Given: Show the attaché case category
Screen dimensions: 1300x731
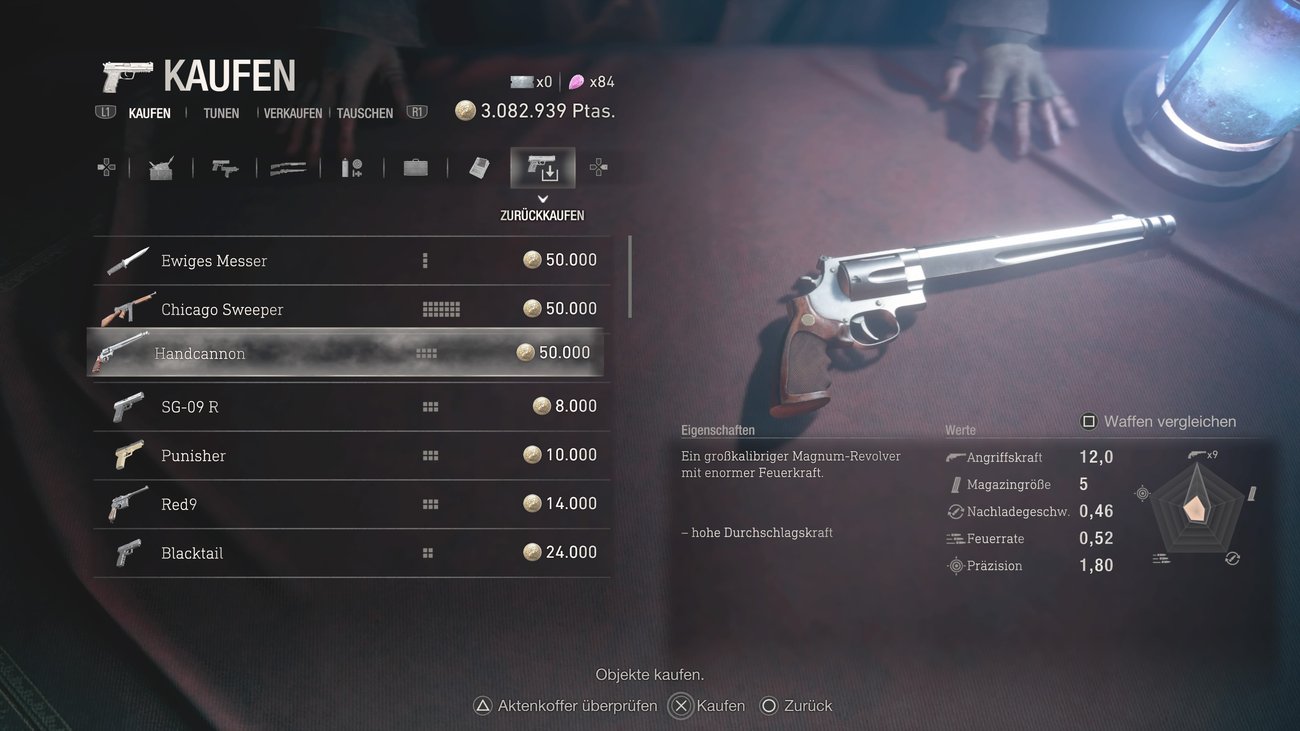Looking at the screenshot, I should (416, 168).
